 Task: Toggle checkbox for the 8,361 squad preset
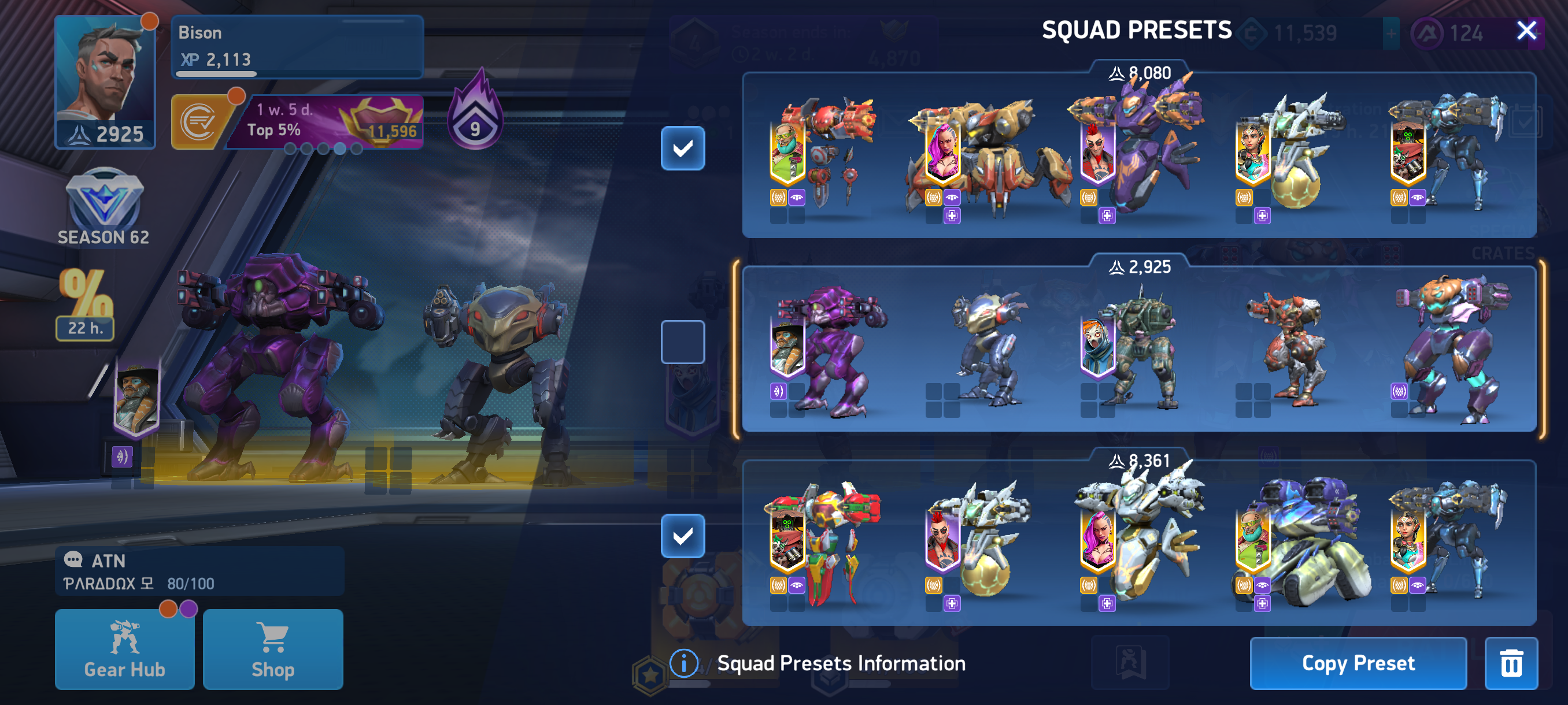pos(682,535)
